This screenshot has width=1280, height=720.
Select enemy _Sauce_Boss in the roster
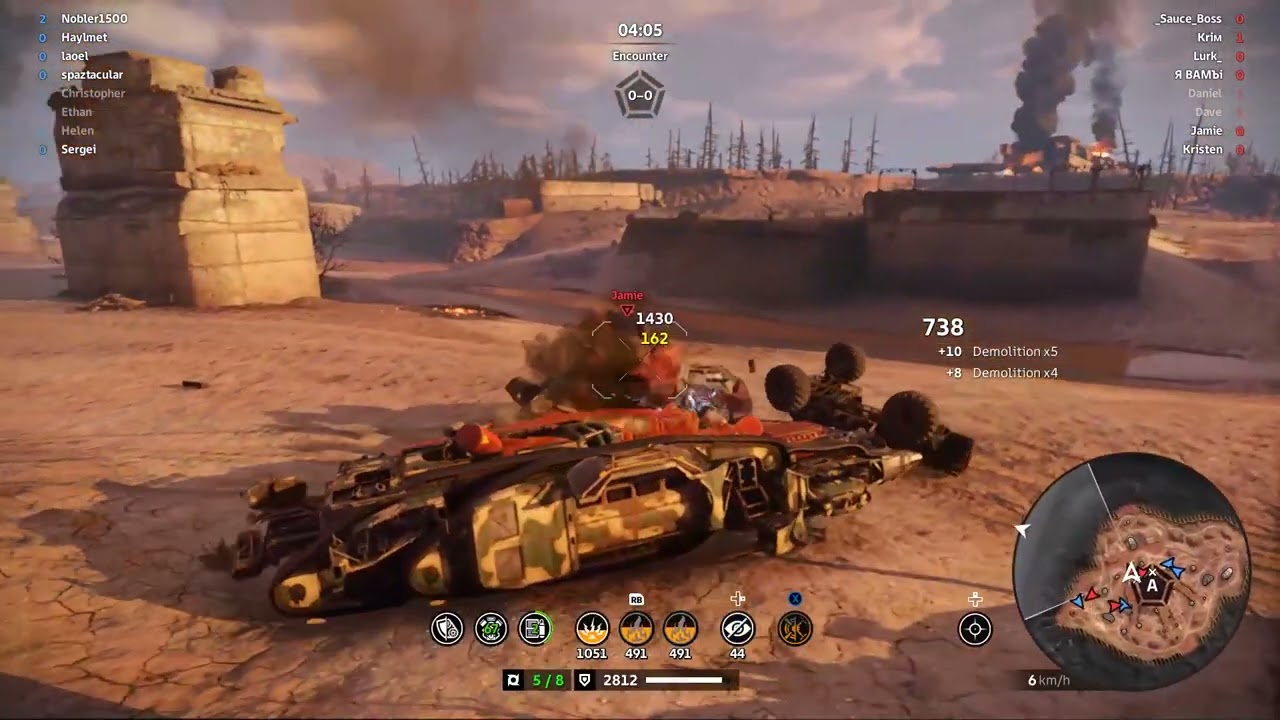(1188, 19)
